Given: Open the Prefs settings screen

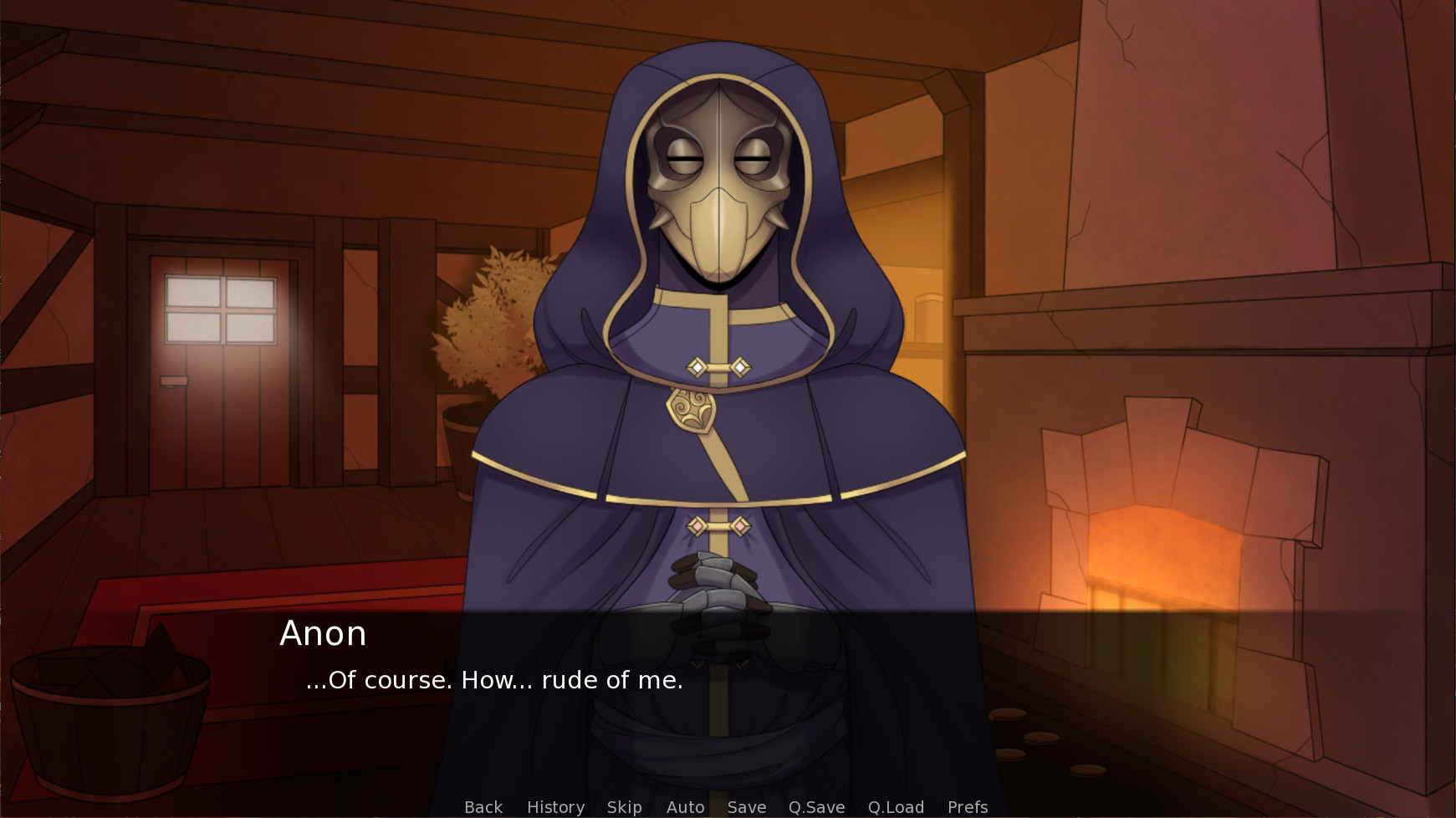Looking at the screenshot, I should (966, 806).
